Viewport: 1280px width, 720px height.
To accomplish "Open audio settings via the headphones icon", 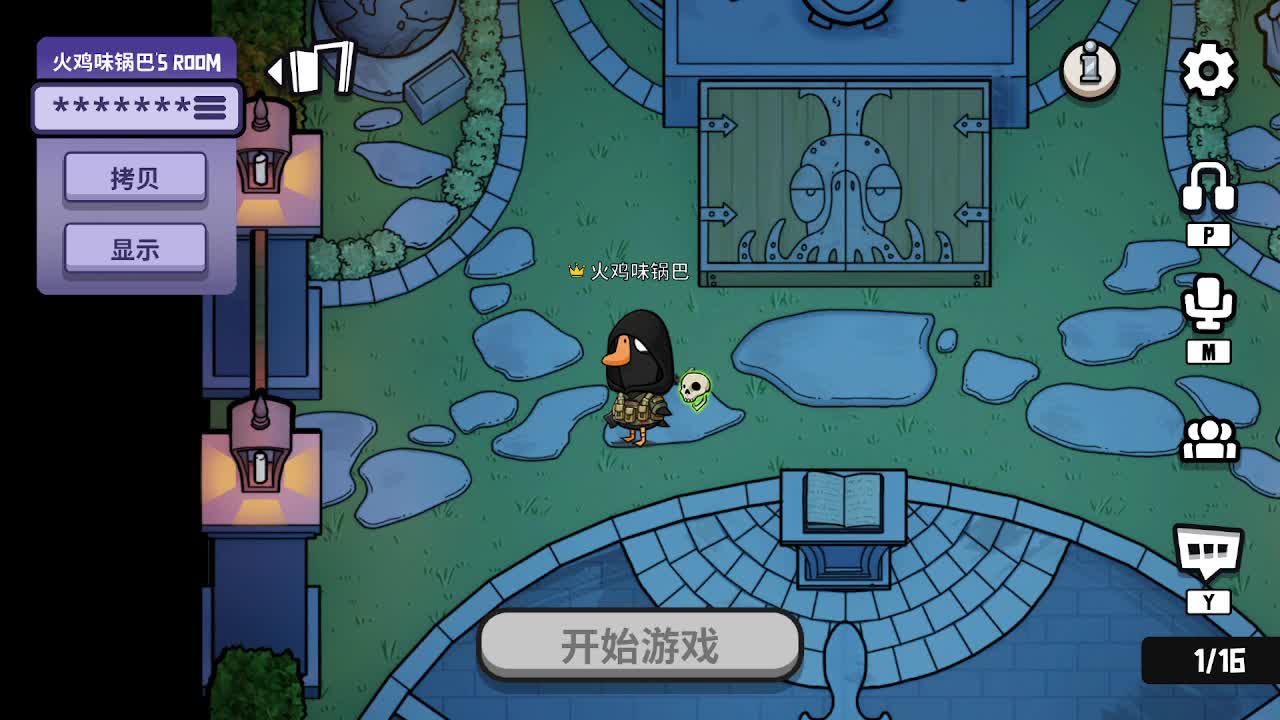I will coord(1209,185).
